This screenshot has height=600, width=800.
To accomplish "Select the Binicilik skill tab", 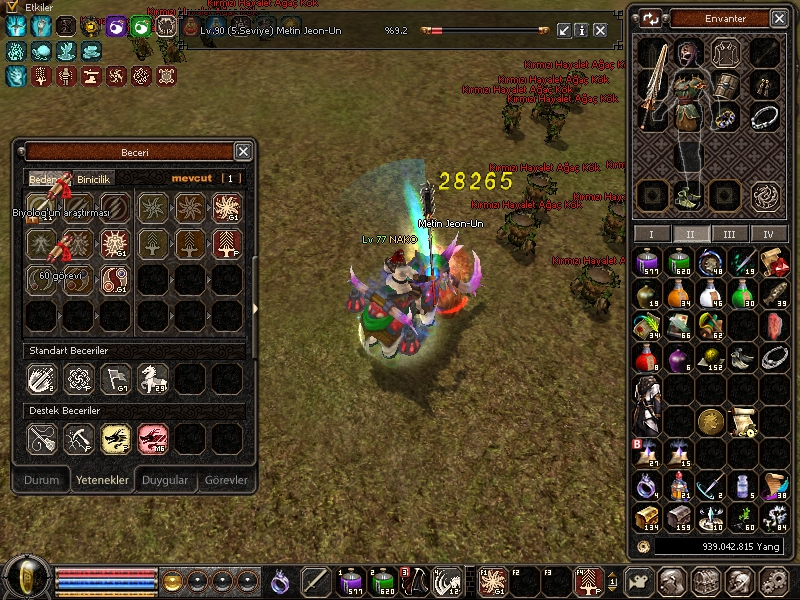I will (x=95, y=179).
